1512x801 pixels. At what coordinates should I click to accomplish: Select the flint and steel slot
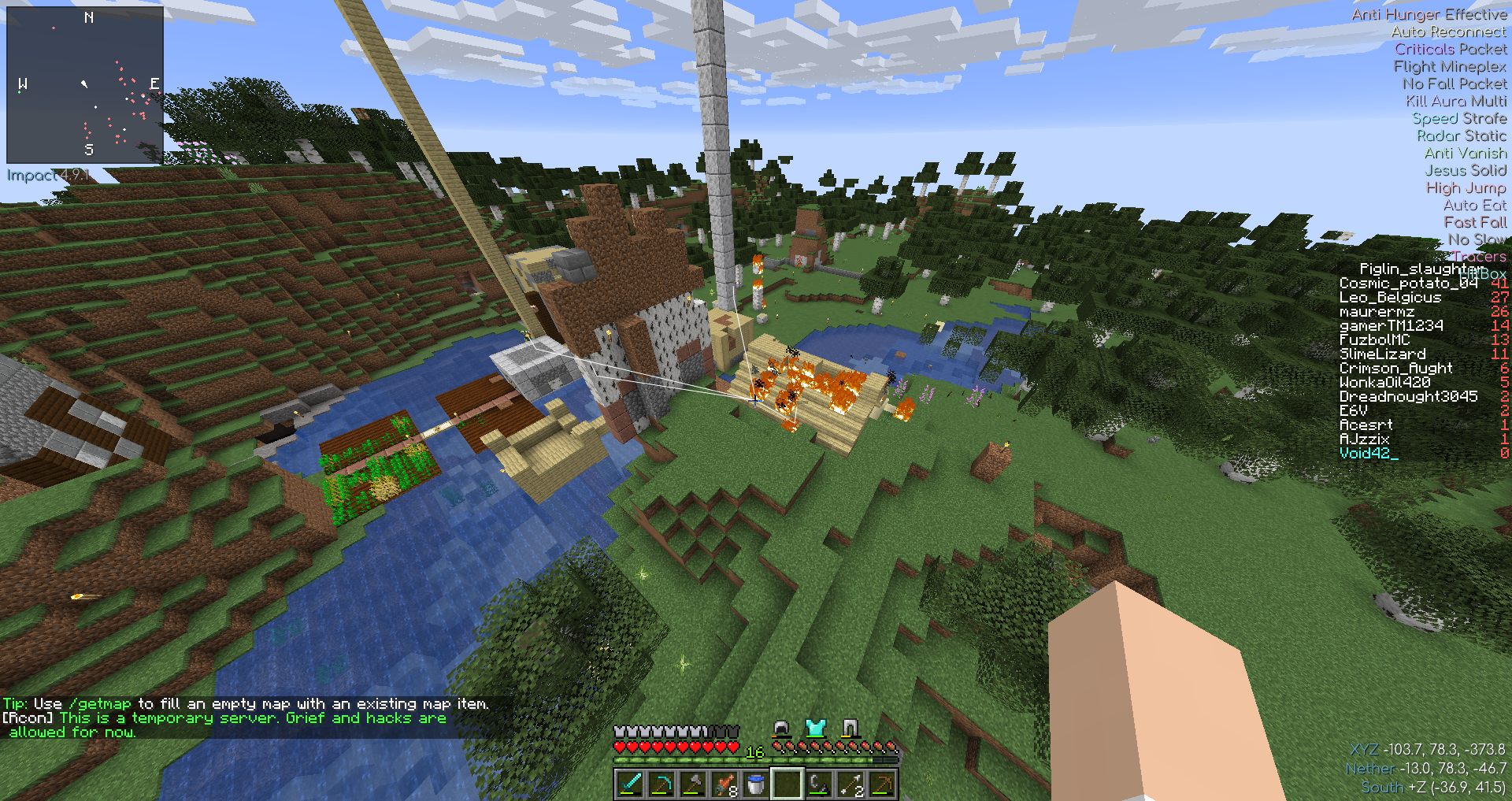tap(819, 784)
